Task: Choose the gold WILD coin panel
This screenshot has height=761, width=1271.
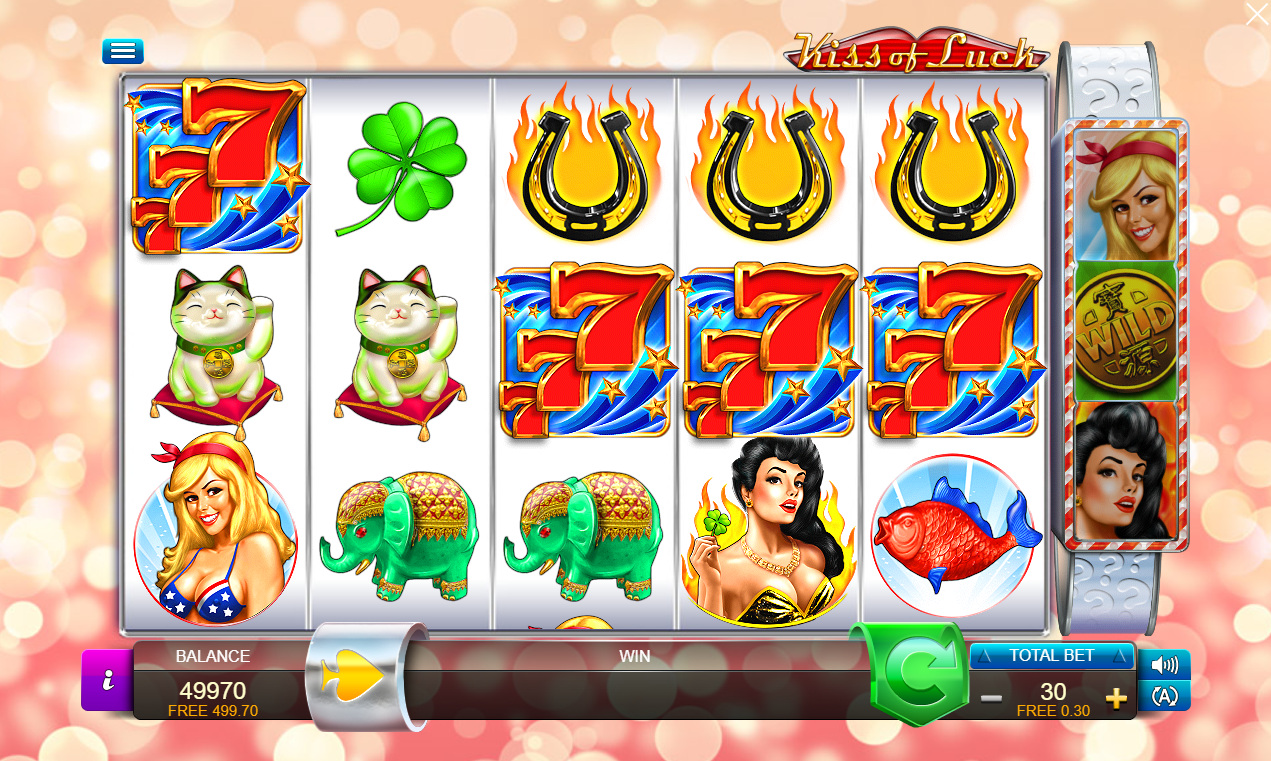Action: [1125, 331]
